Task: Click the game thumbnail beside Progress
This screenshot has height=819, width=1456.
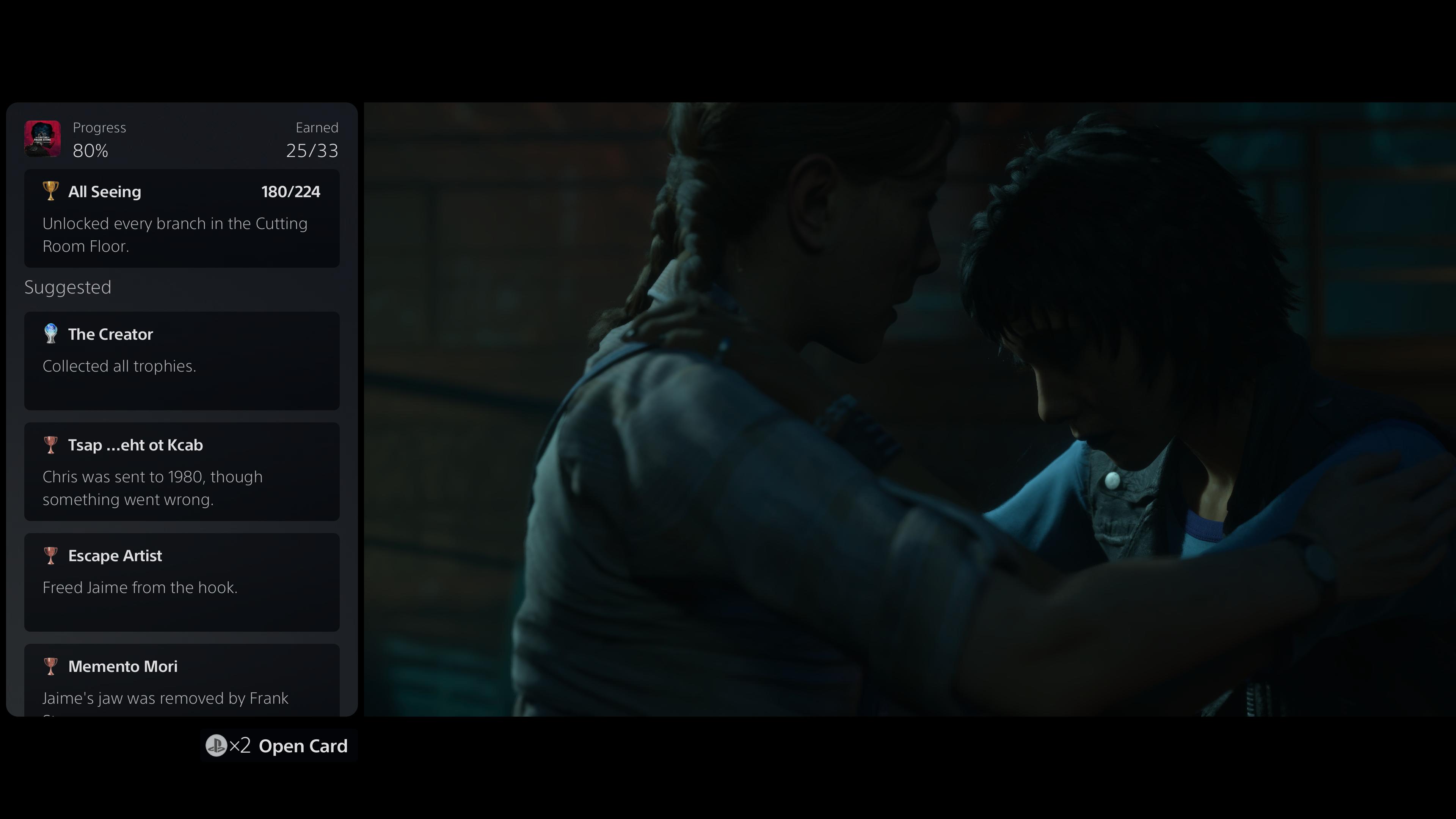Action: point(42,138)
